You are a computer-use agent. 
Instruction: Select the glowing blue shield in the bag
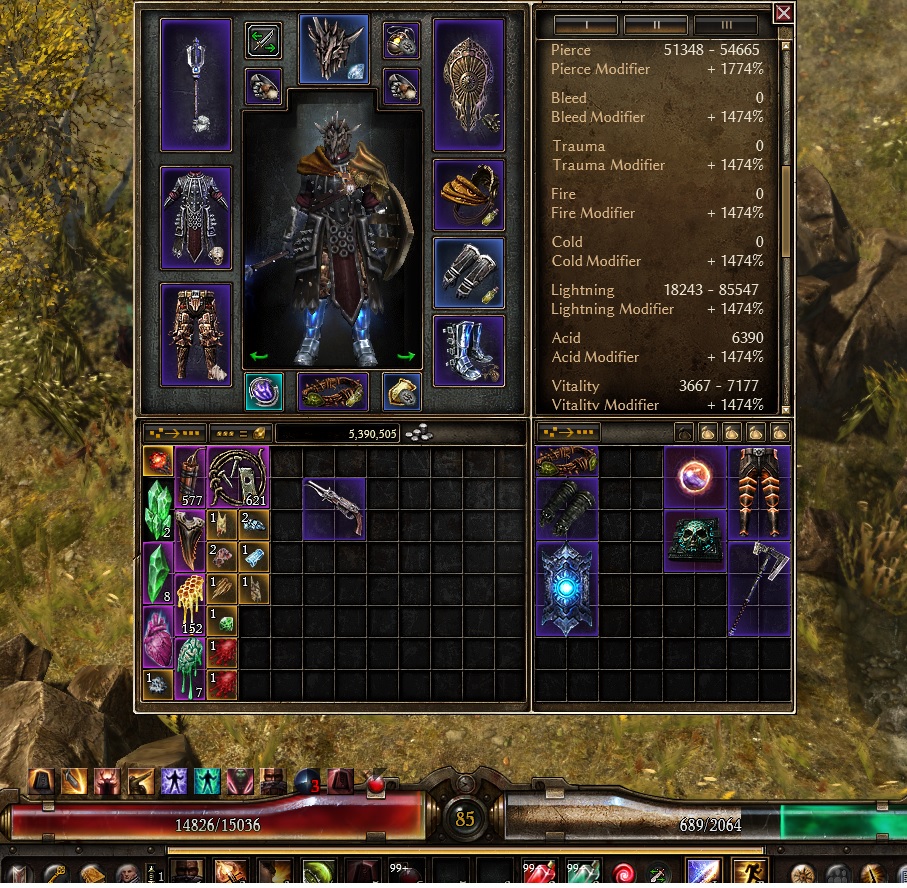pos(566,589)
